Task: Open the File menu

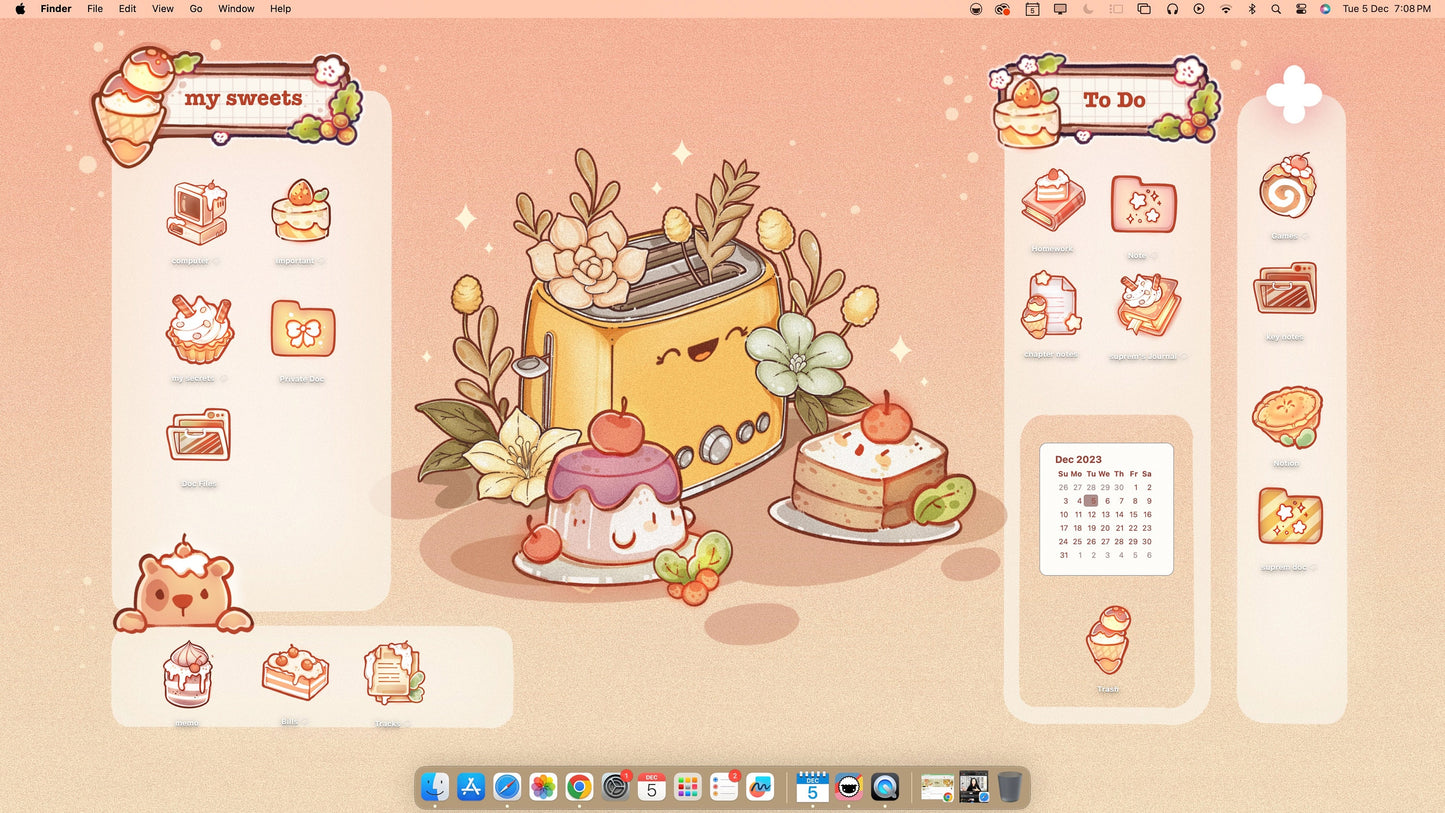Action: tap(94, 9)
